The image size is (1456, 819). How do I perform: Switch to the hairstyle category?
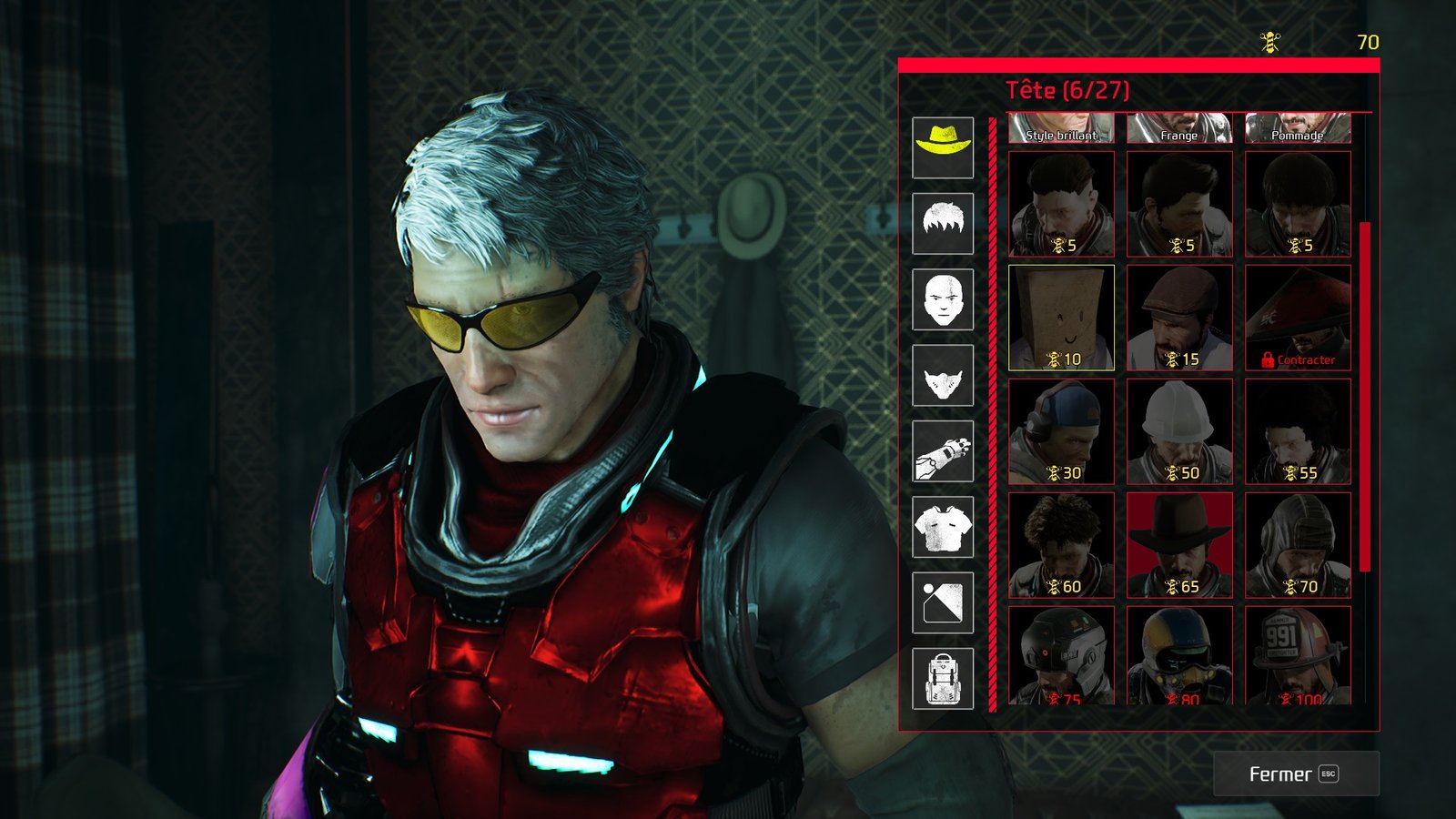pos(943,223)
